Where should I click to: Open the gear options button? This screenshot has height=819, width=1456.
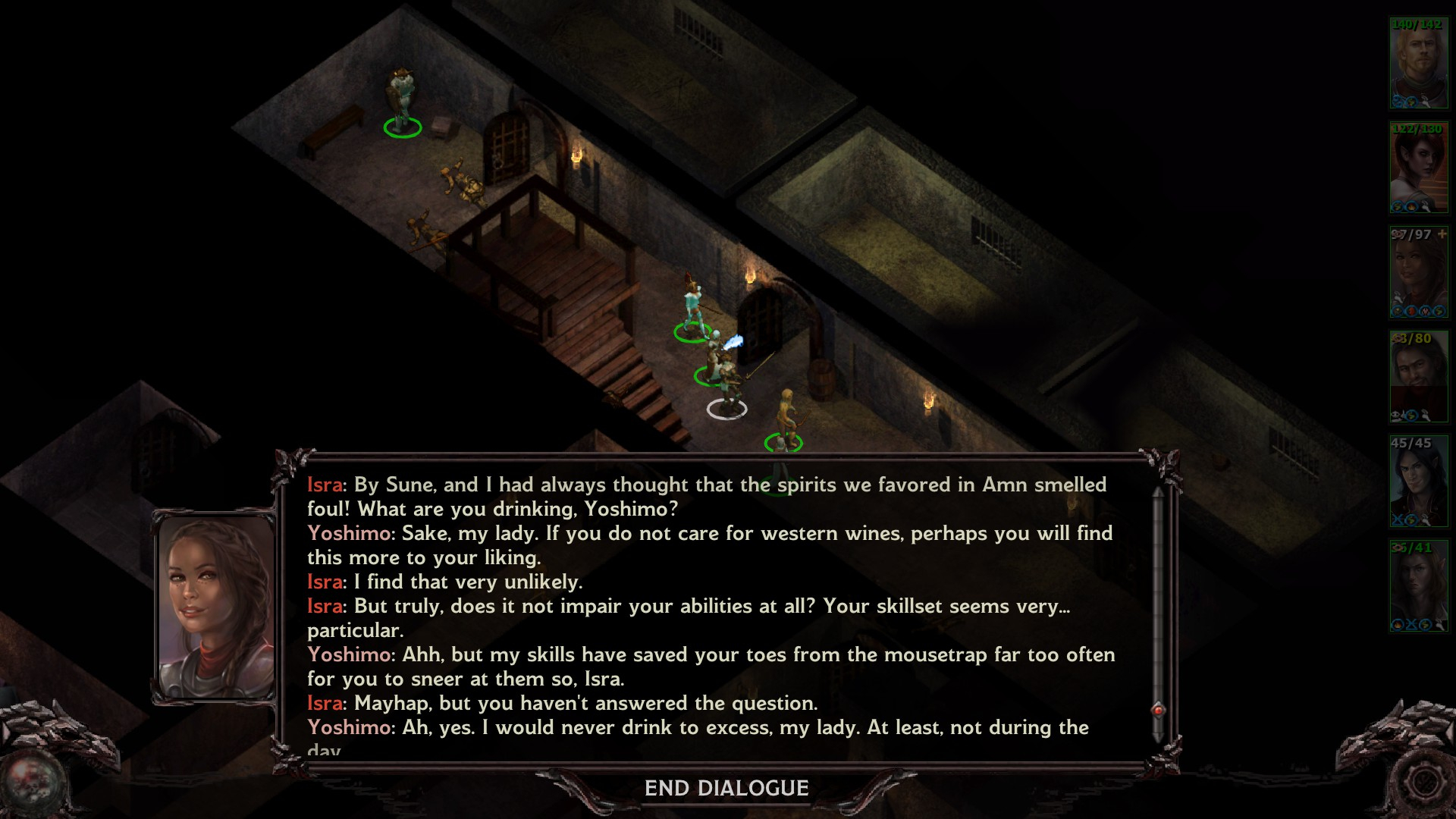(x=1423, y=781)
